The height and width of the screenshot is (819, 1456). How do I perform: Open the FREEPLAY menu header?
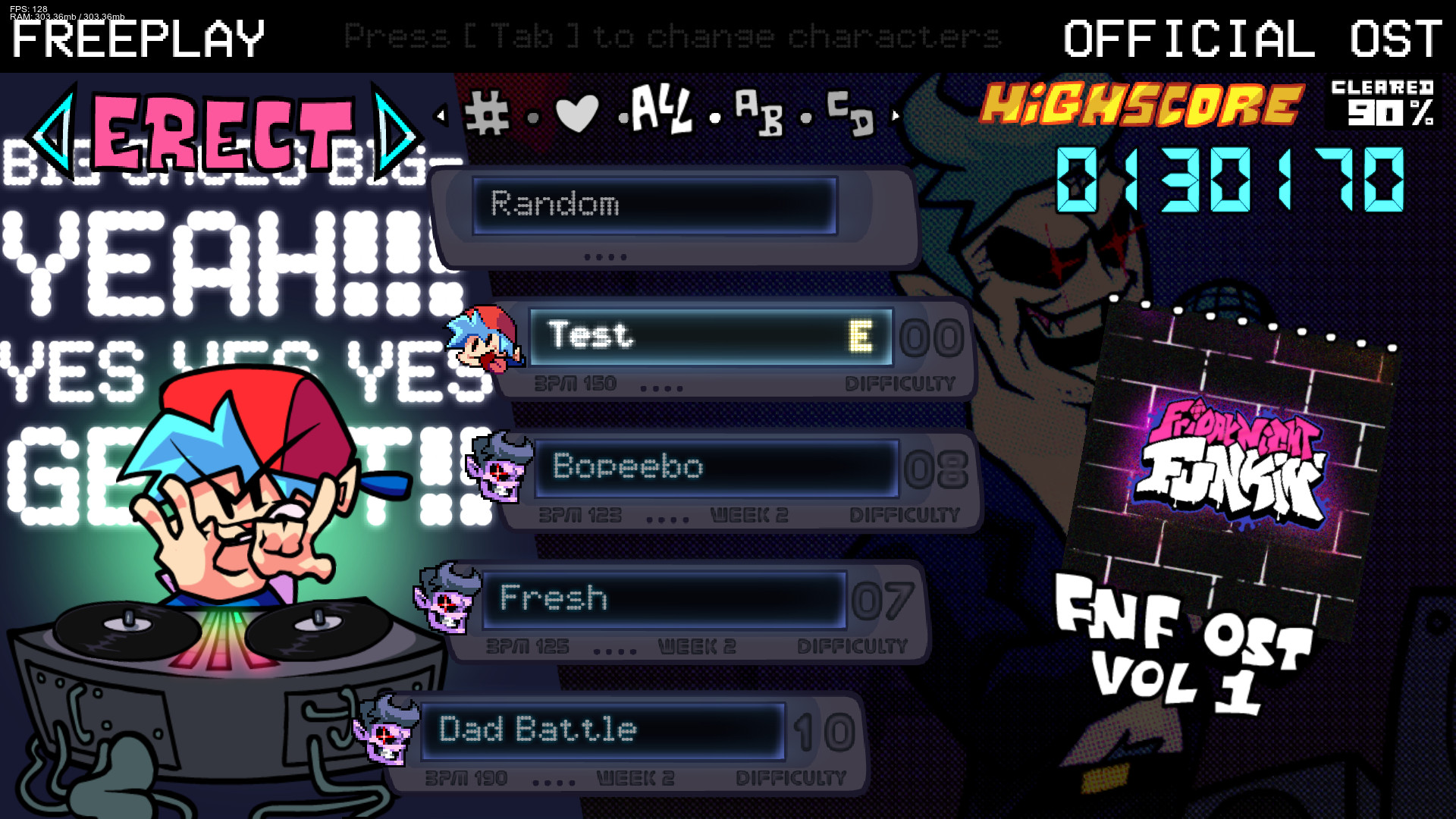tap(136, 39)
